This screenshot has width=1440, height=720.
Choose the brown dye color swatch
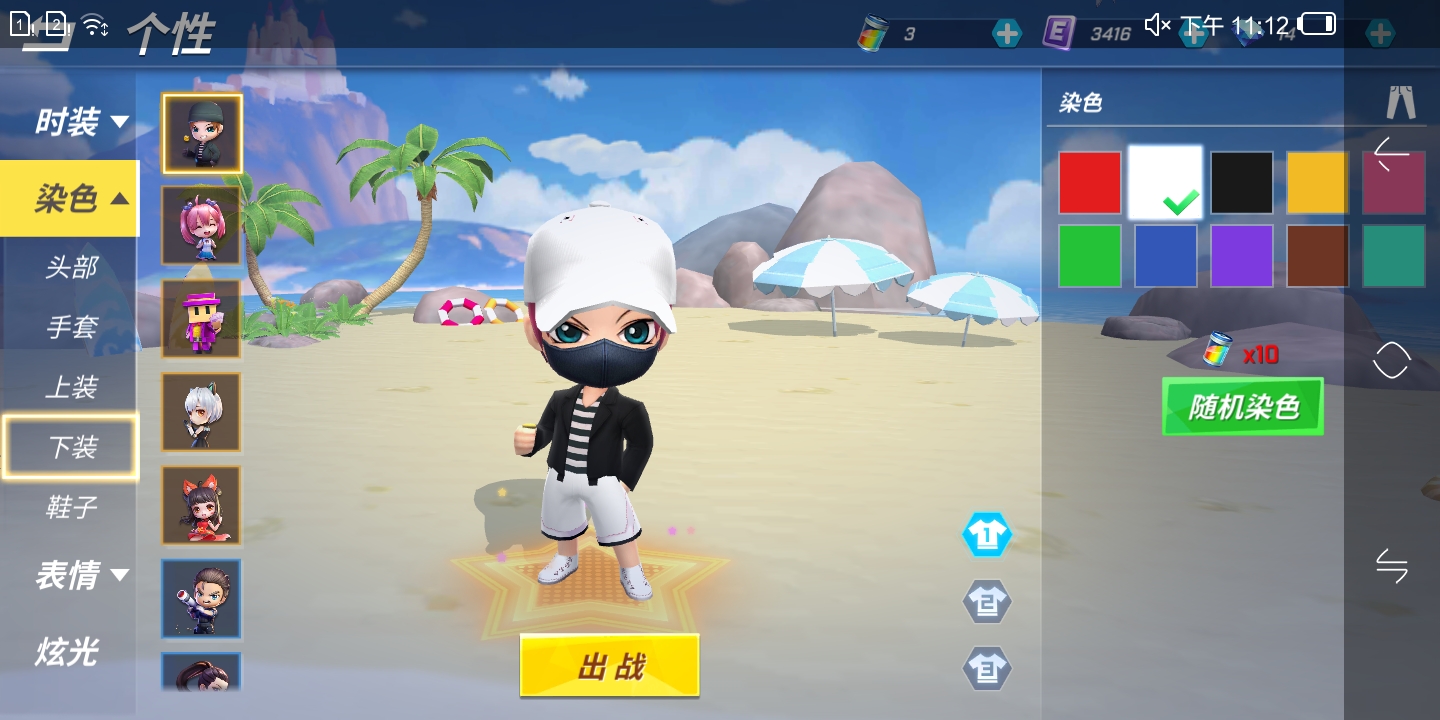(1316, 256)
